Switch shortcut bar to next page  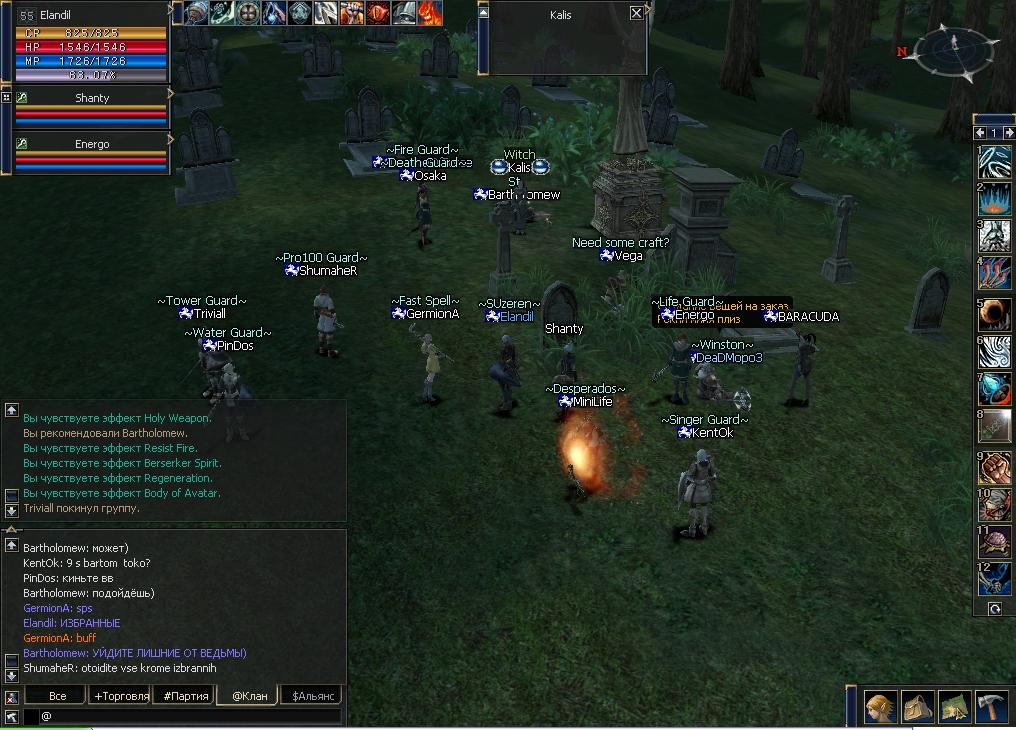(x=1008, y=133)
